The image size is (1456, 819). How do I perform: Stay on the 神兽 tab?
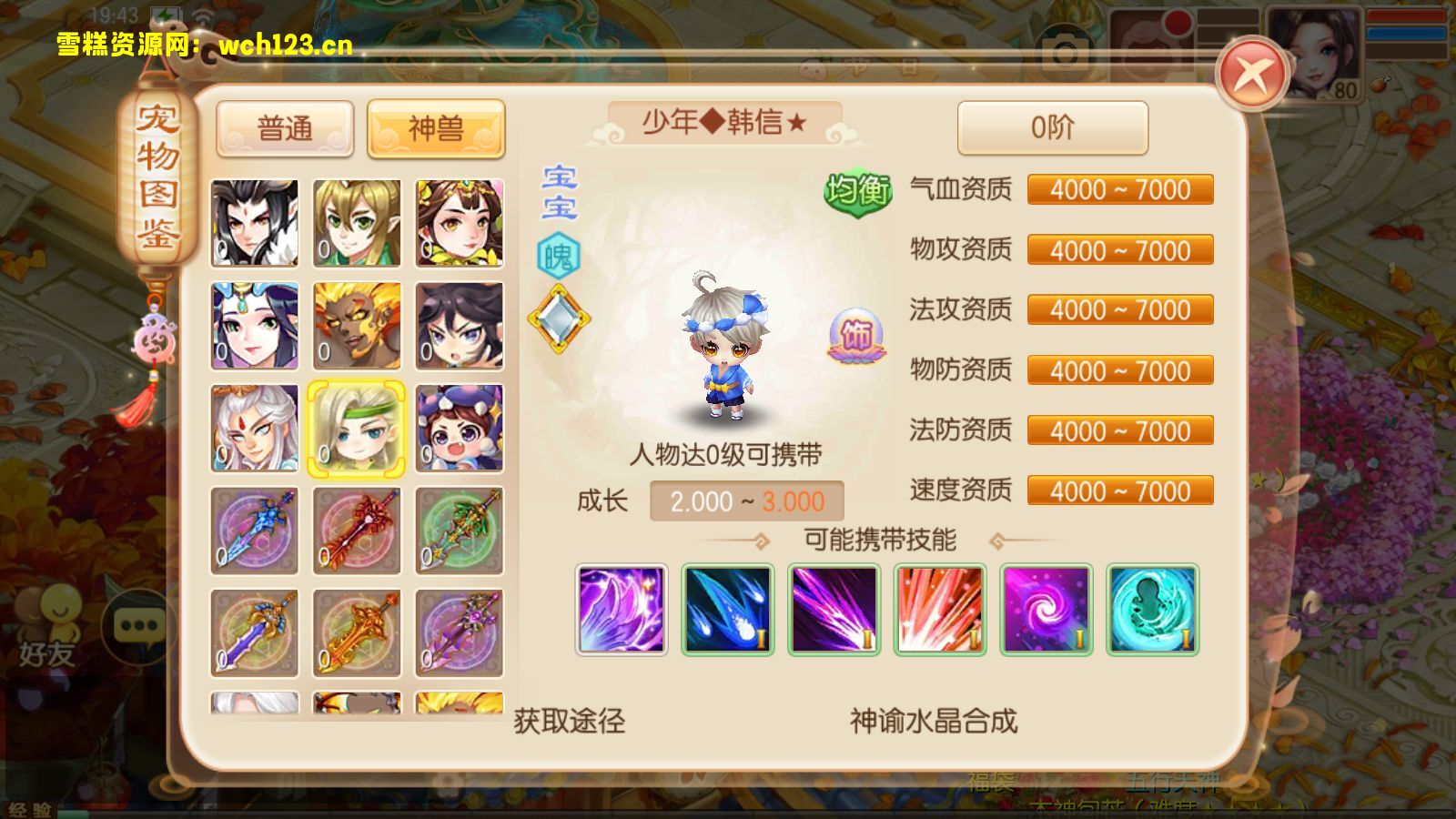coord(435,129)
